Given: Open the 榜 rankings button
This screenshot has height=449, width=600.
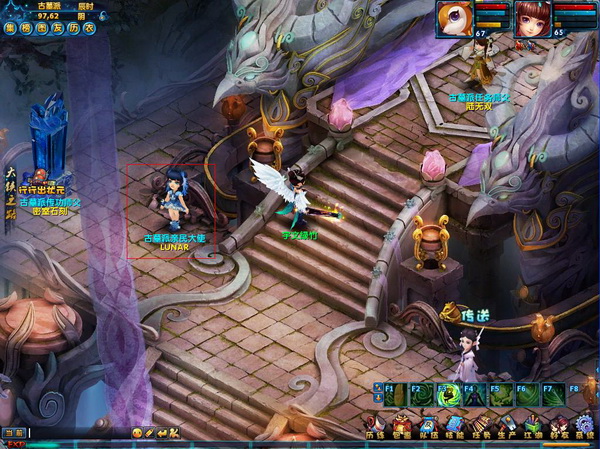Looking at the screenshot, I should coord(25,29).
